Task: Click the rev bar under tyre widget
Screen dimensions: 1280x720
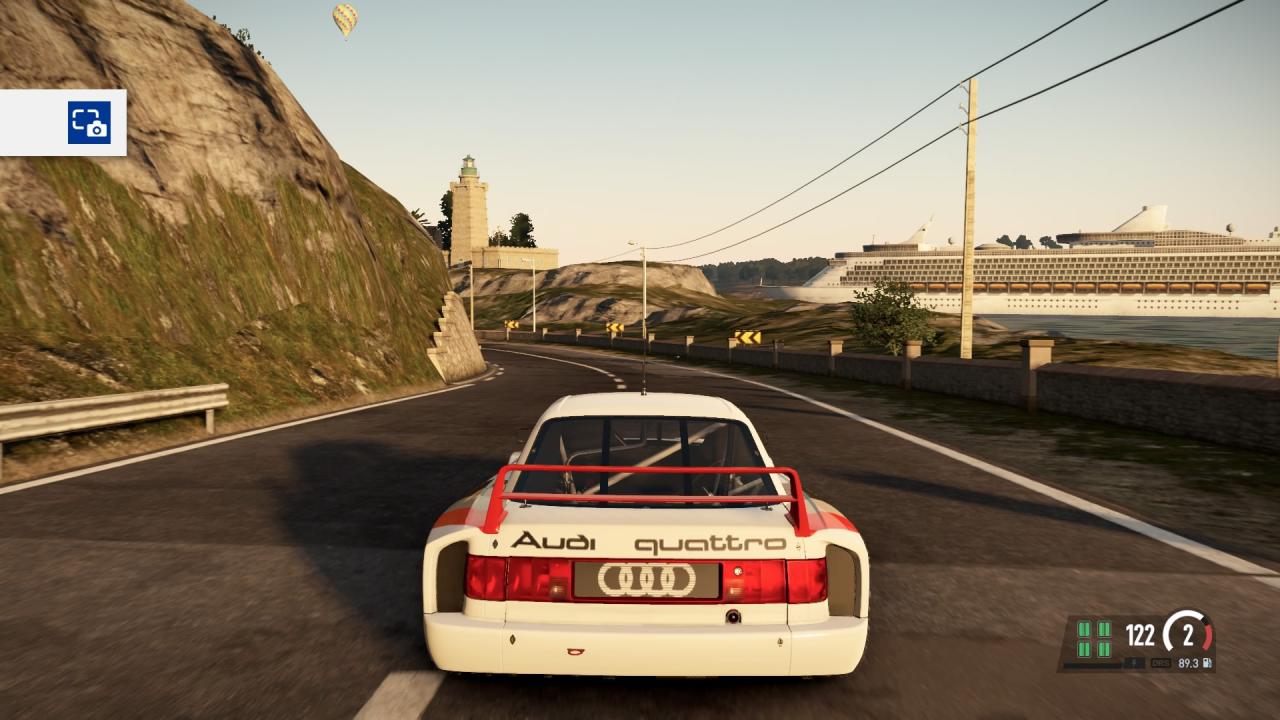Action: pyautogui.click(x=1091, y=665)
